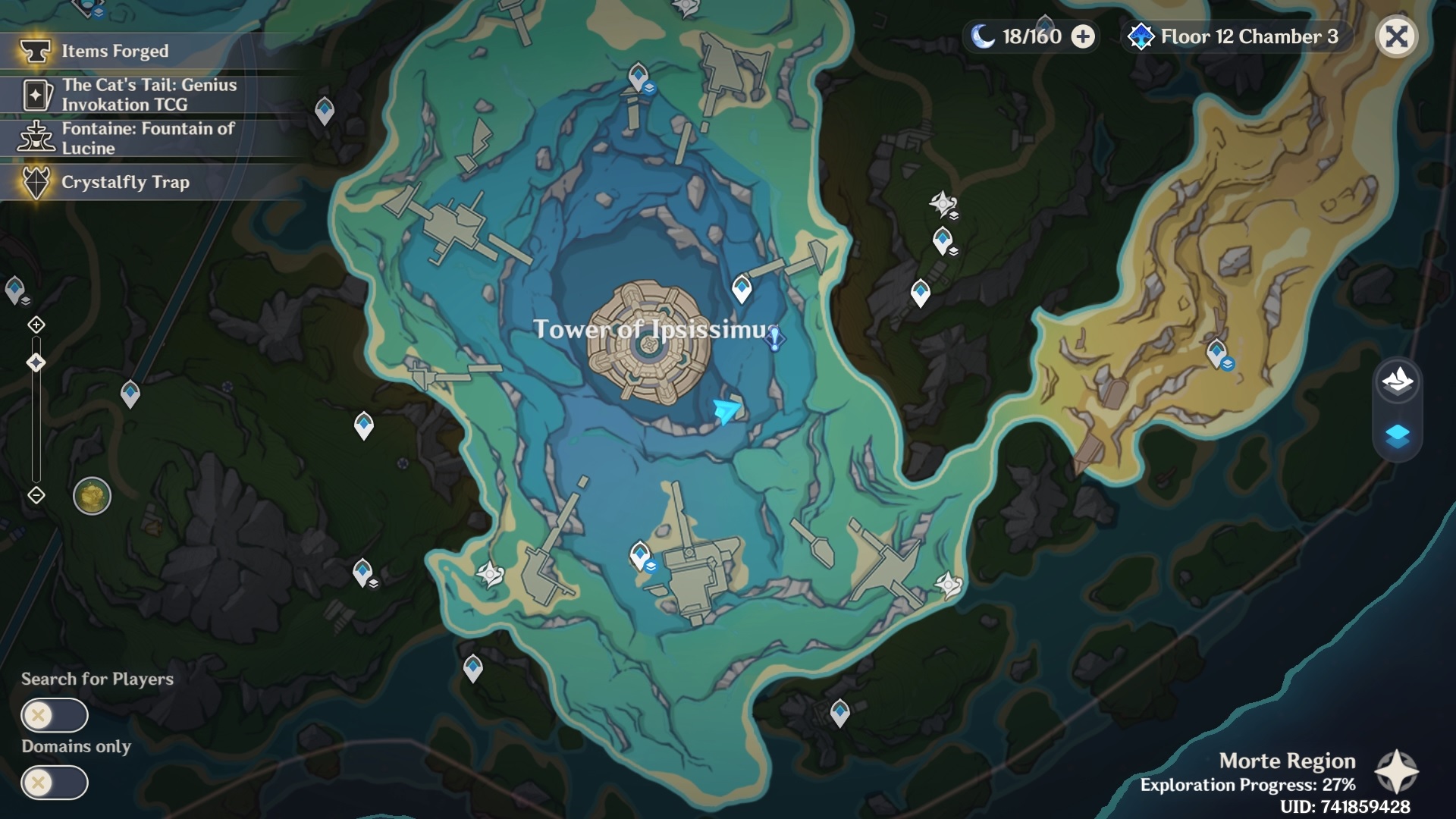Click the lunar blessing moon icon showing 18/160
Viewport: 1456px width, 819px height.
[x=983, y=35]
